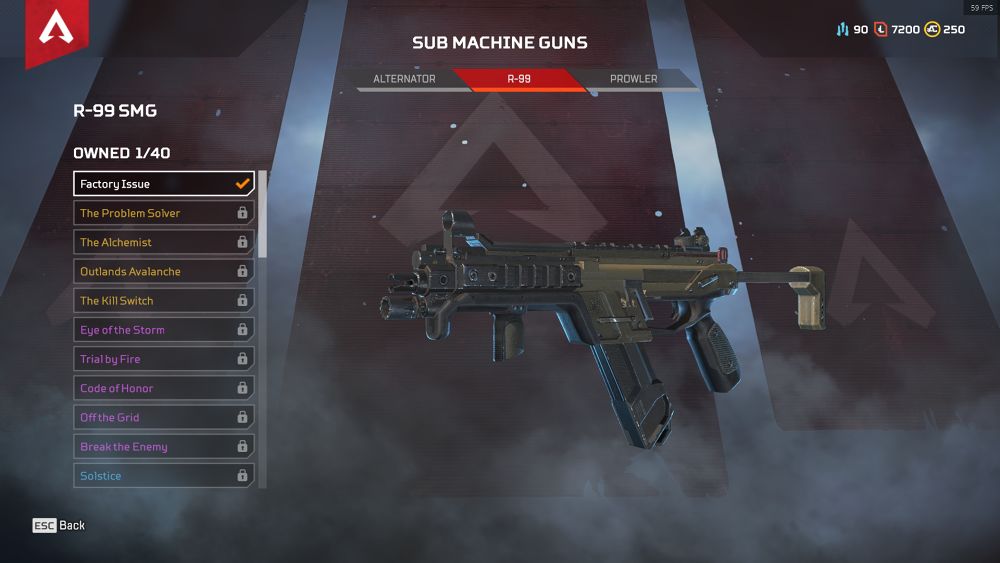Preview the Eye of the Storm skin

[x=164, y=330]
